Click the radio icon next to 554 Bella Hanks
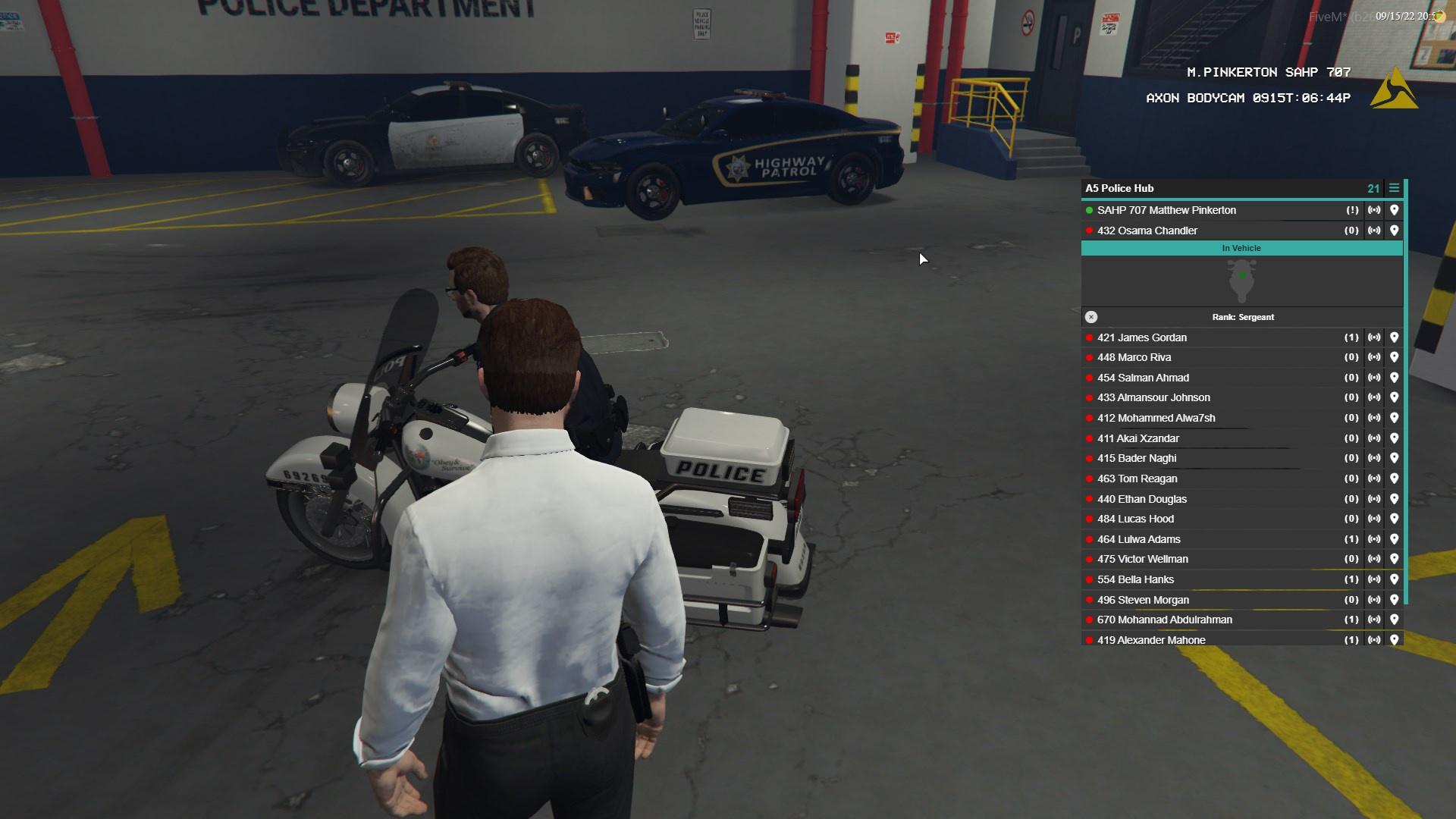 1375,579
